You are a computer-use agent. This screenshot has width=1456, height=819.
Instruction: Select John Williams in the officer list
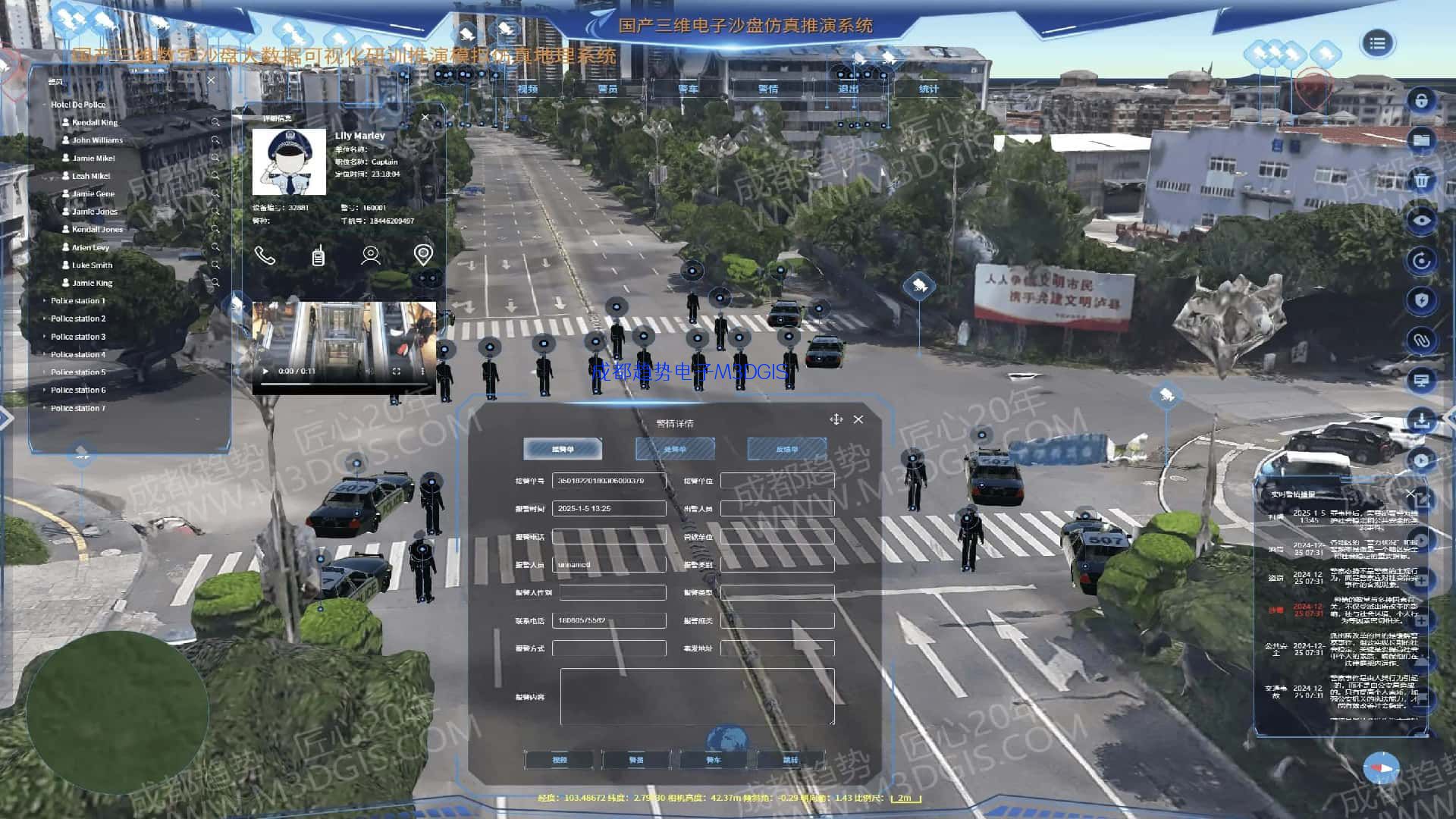click(97, 140)
